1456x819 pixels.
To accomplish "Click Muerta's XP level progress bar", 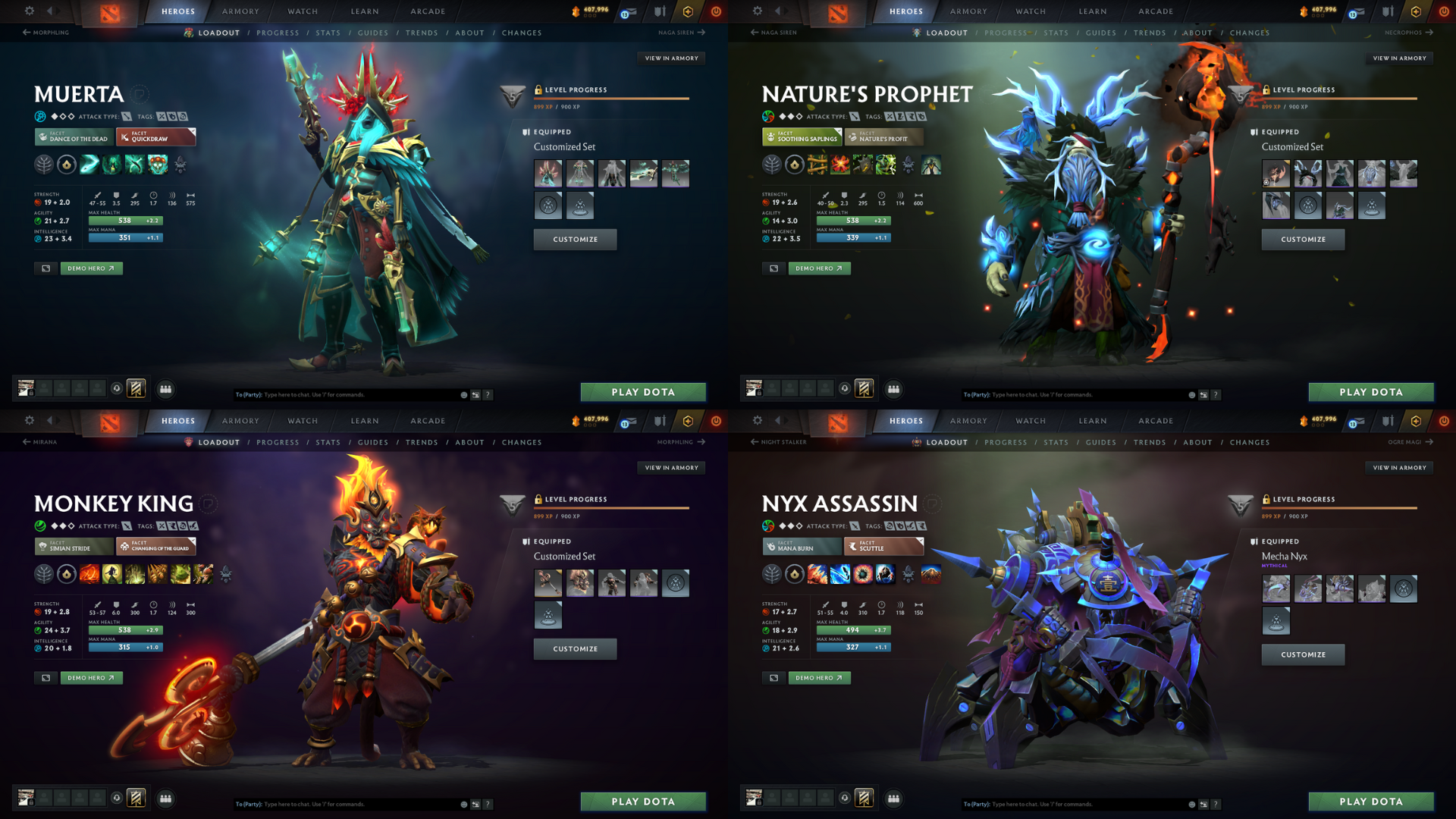I will click(613, 99).
